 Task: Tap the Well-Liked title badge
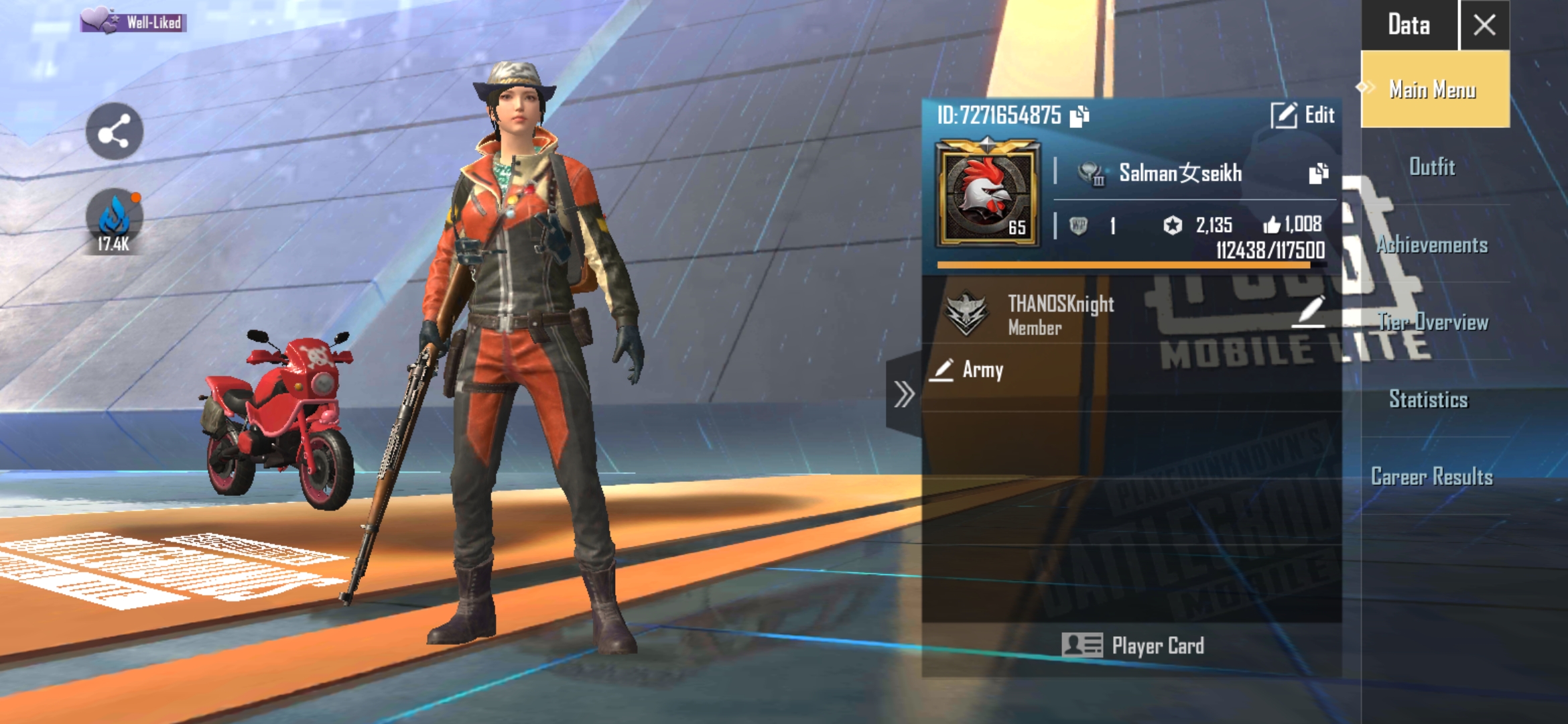click(133, 21)
